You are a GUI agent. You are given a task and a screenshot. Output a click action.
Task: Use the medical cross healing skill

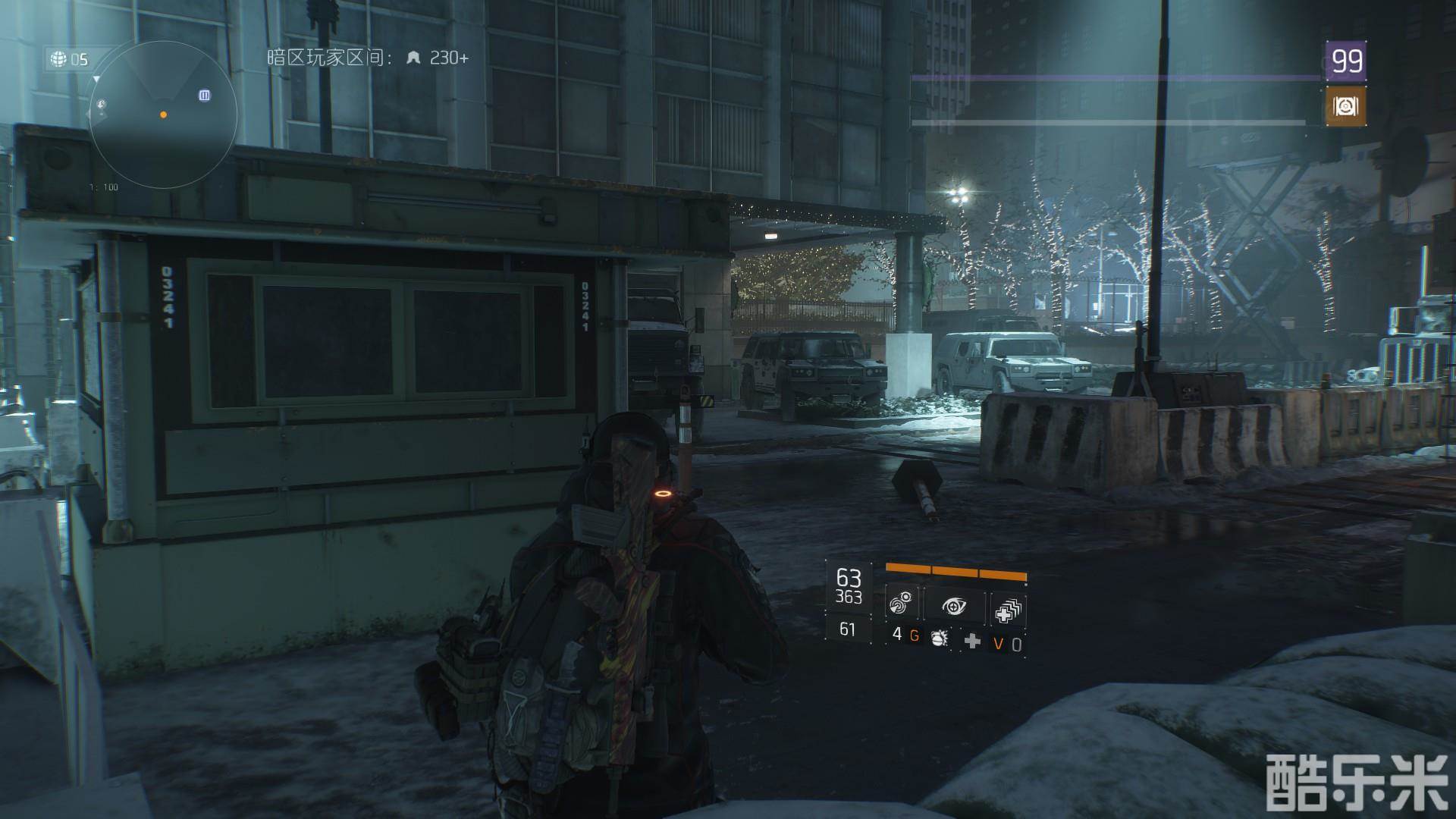tap(1008, 608)
